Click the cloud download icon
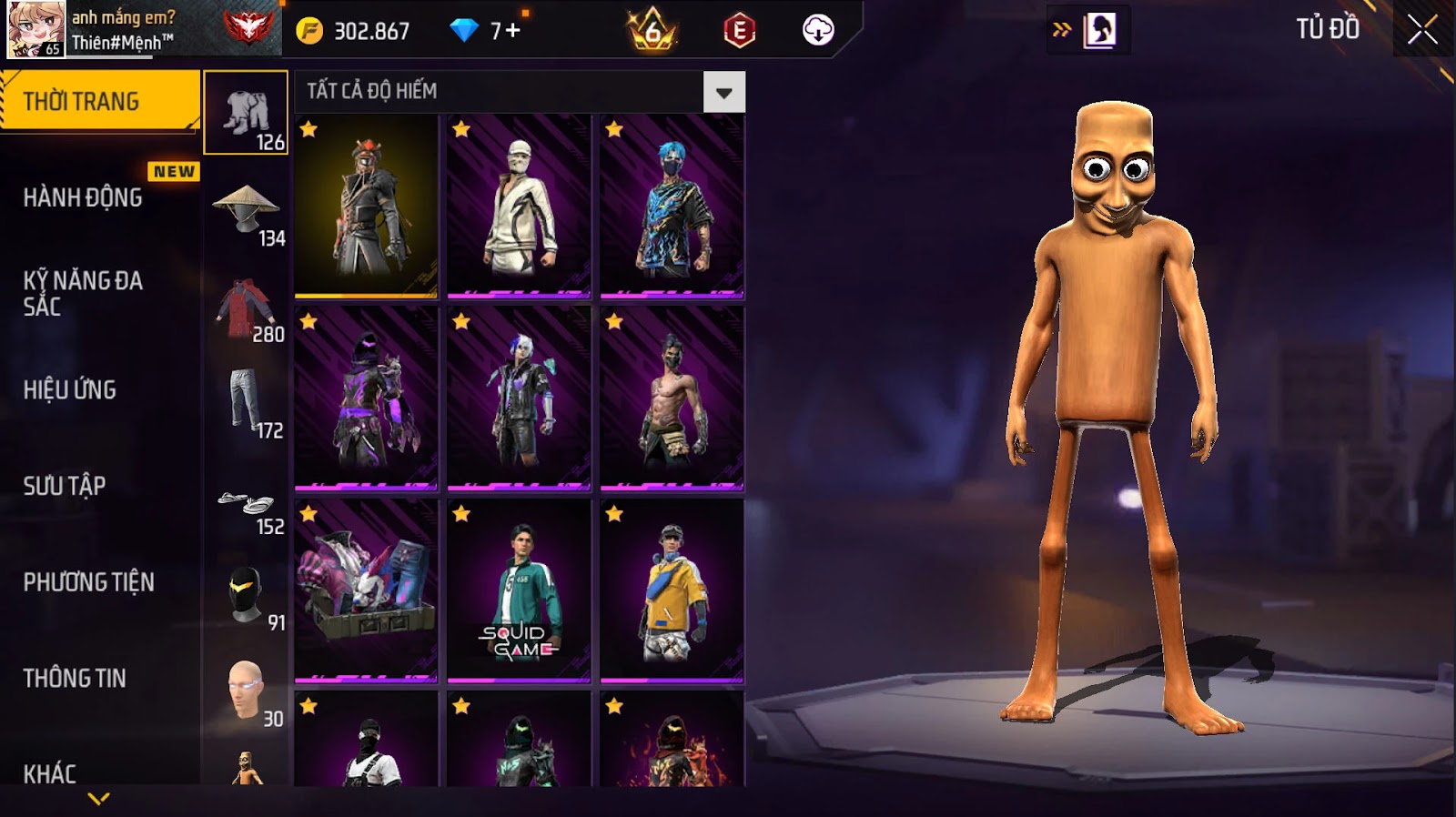Screen dimensions: 1456x817 [818, 31]
